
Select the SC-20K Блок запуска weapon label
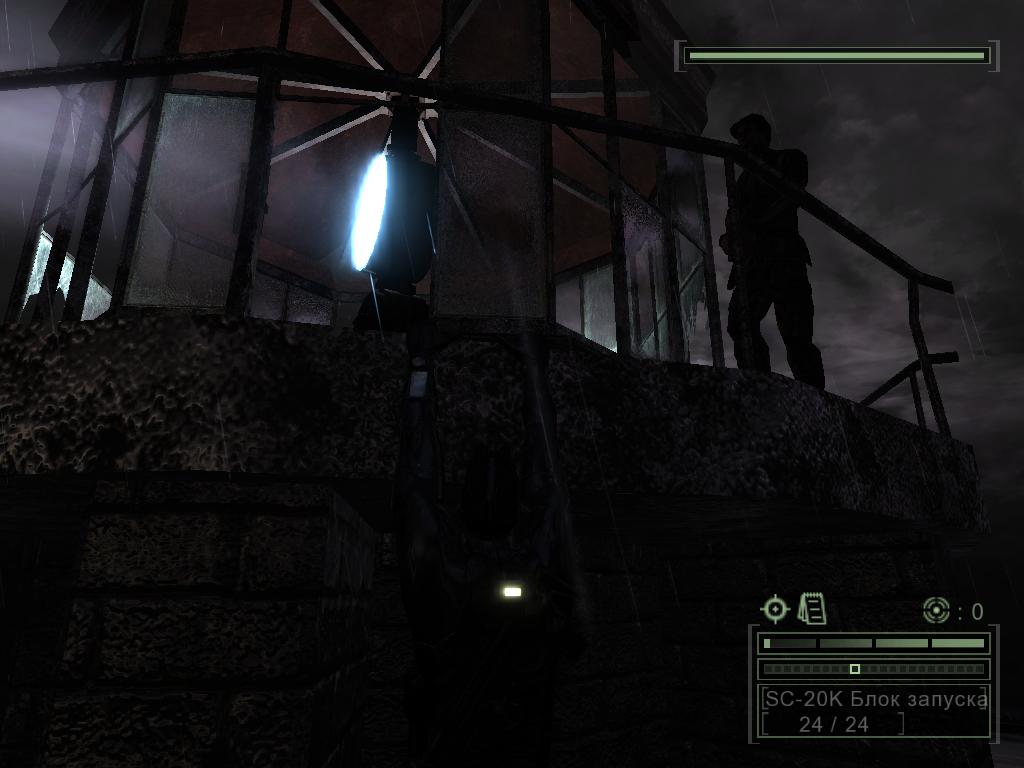point(875,698)
